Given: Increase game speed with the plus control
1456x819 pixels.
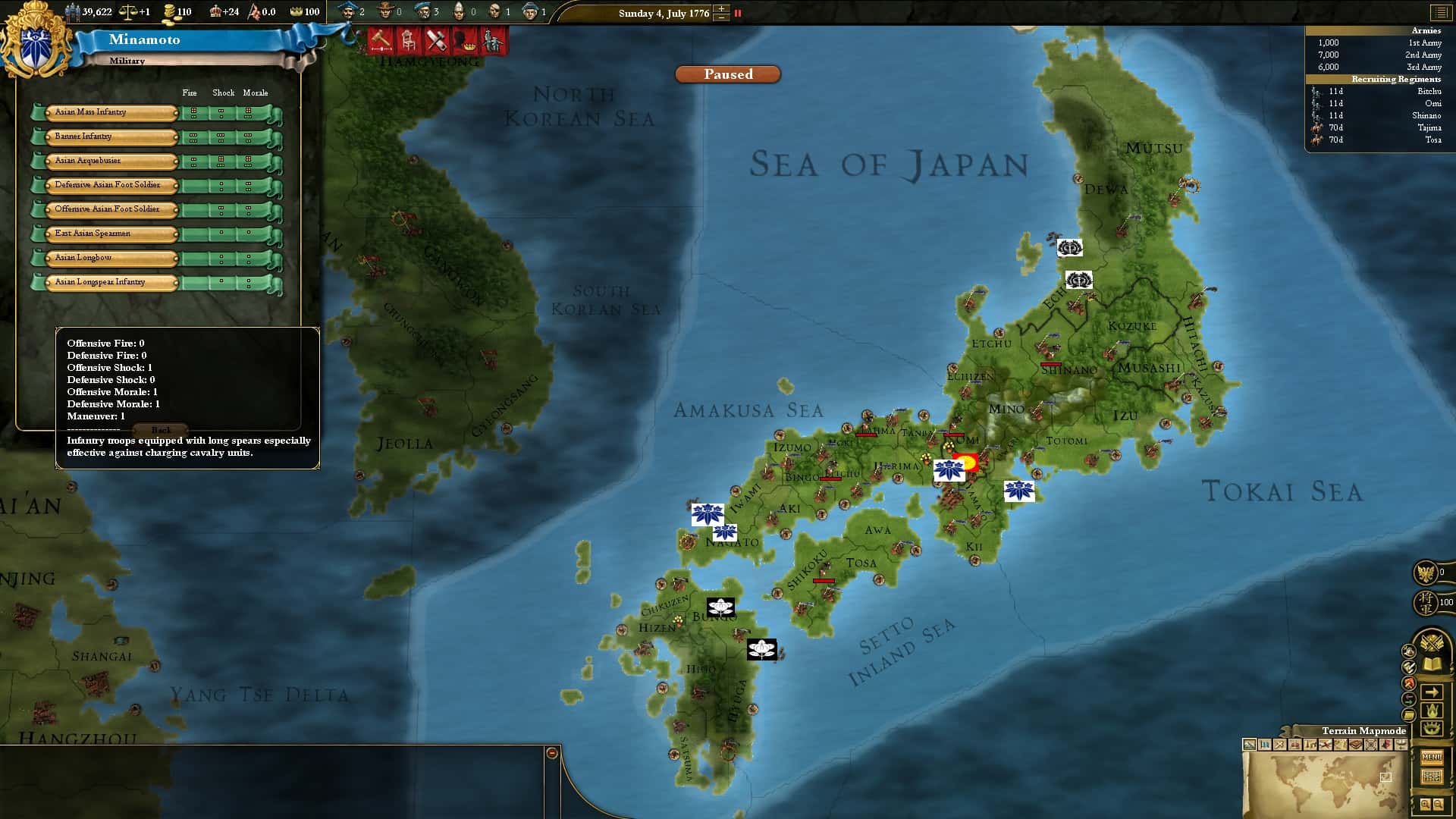Looking at the screenshot, I should [x=721, y=9].
